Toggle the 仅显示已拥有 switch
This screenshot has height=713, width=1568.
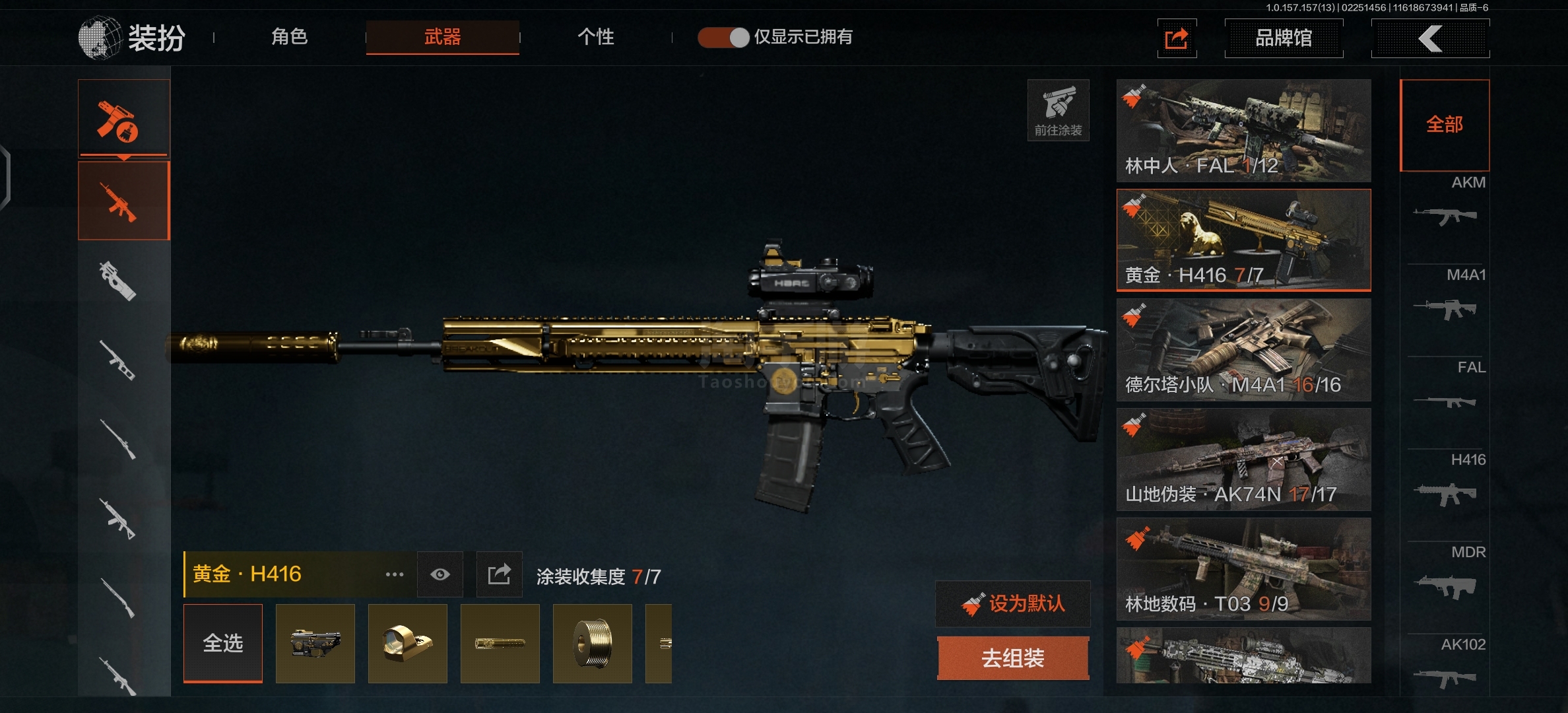point(723,38)
